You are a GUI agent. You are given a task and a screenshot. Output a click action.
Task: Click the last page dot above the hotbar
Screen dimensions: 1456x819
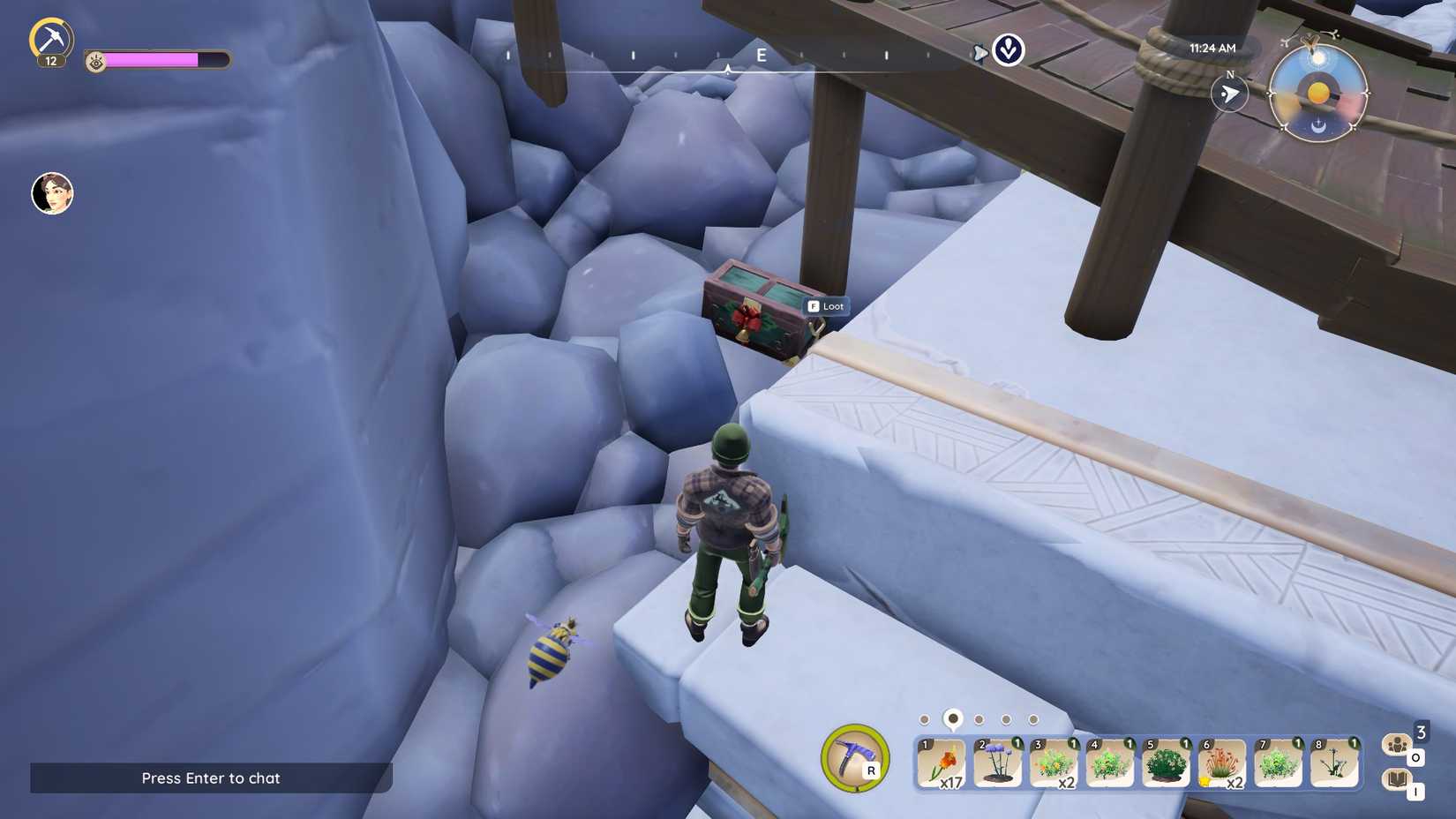coord(1032,720)
